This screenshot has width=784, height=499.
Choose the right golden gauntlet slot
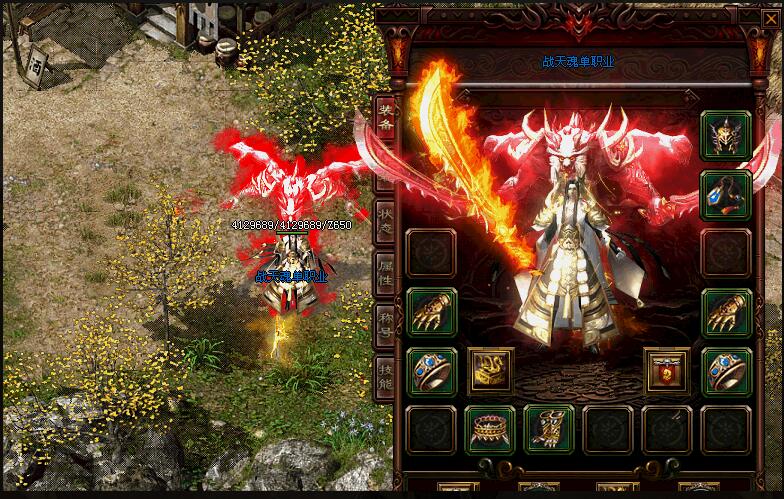[726, 313]
